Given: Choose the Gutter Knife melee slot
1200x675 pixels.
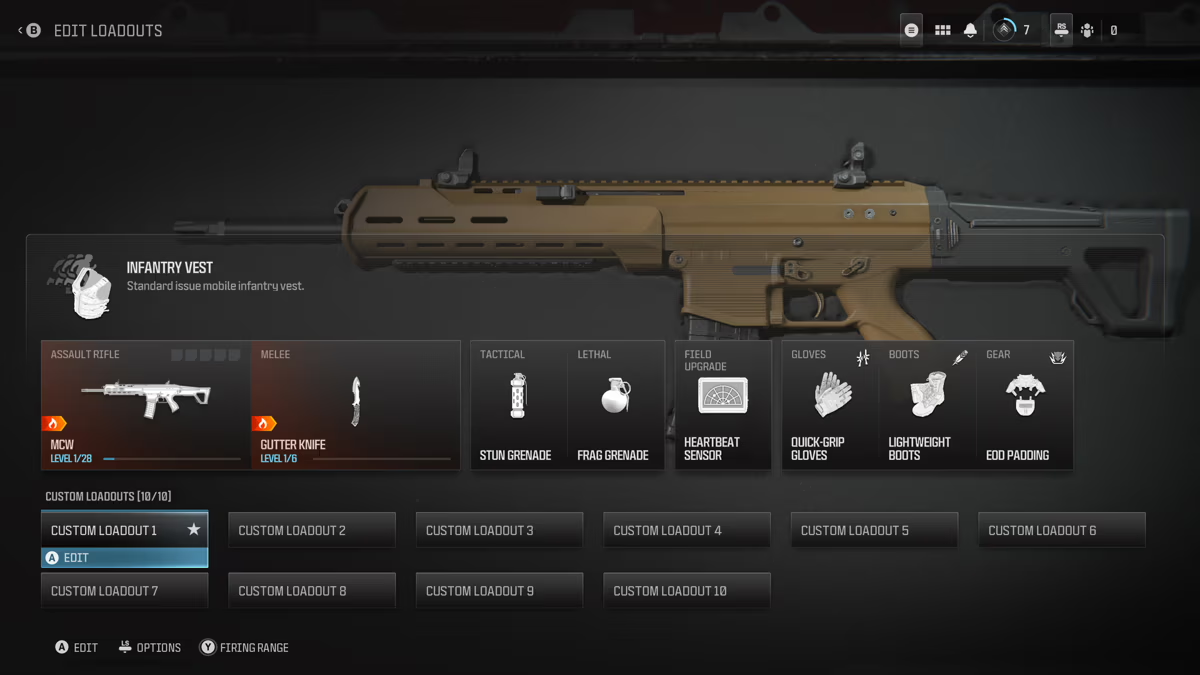Looking at the screenshot, I should tap(355, 405).
